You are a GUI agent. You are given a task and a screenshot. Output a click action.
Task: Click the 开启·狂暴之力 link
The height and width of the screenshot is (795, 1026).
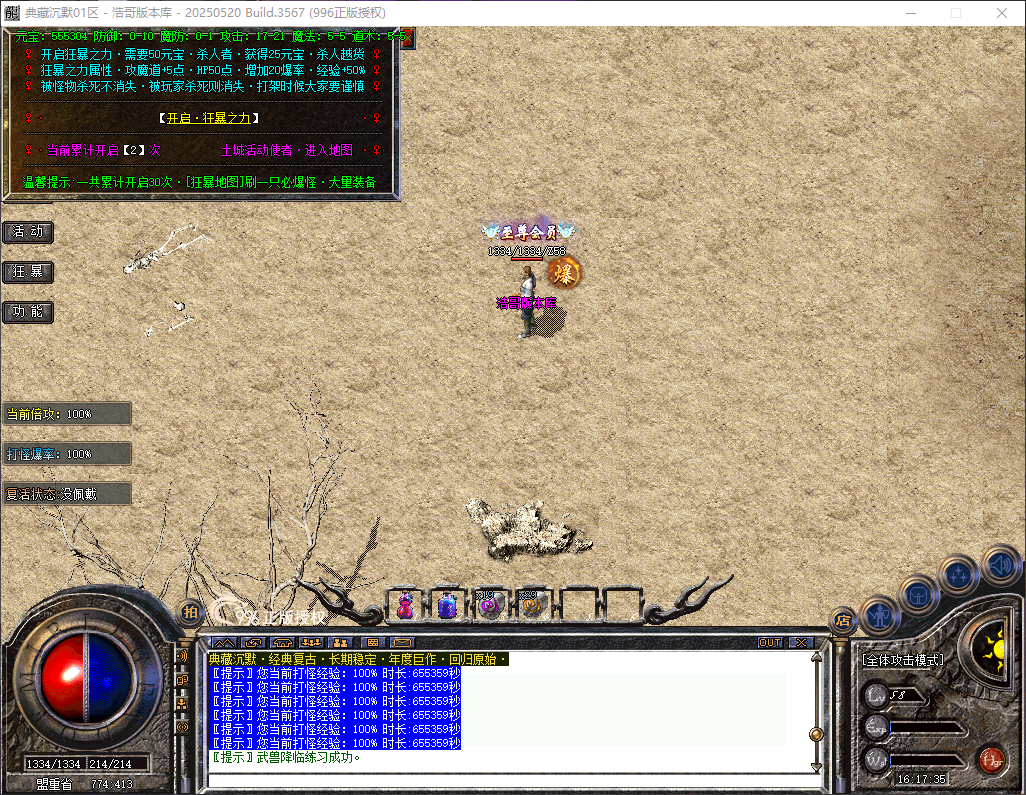tap(208, 118)
